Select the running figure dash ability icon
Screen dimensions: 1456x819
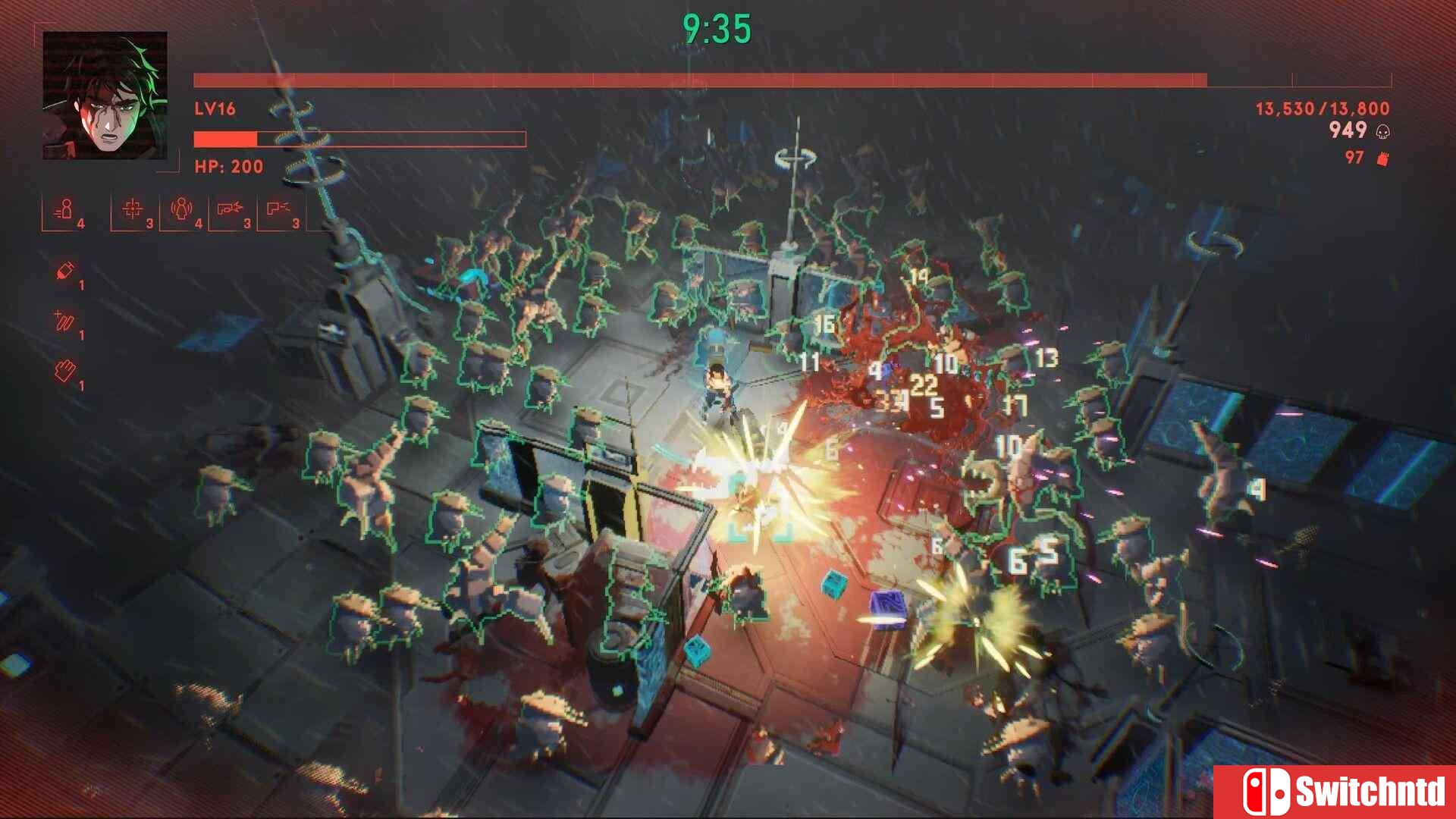click(64, 210)
